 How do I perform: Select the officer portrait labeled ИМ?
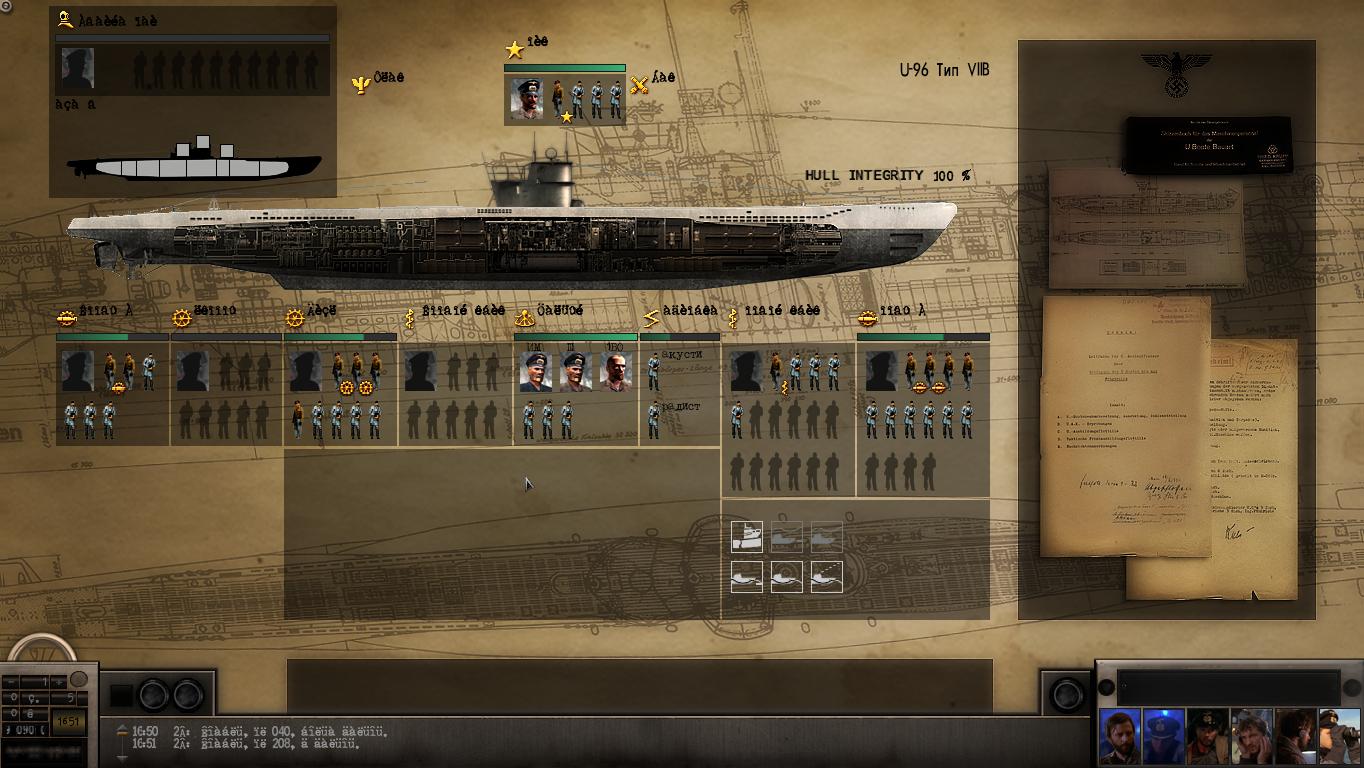[x=535, y=372]
